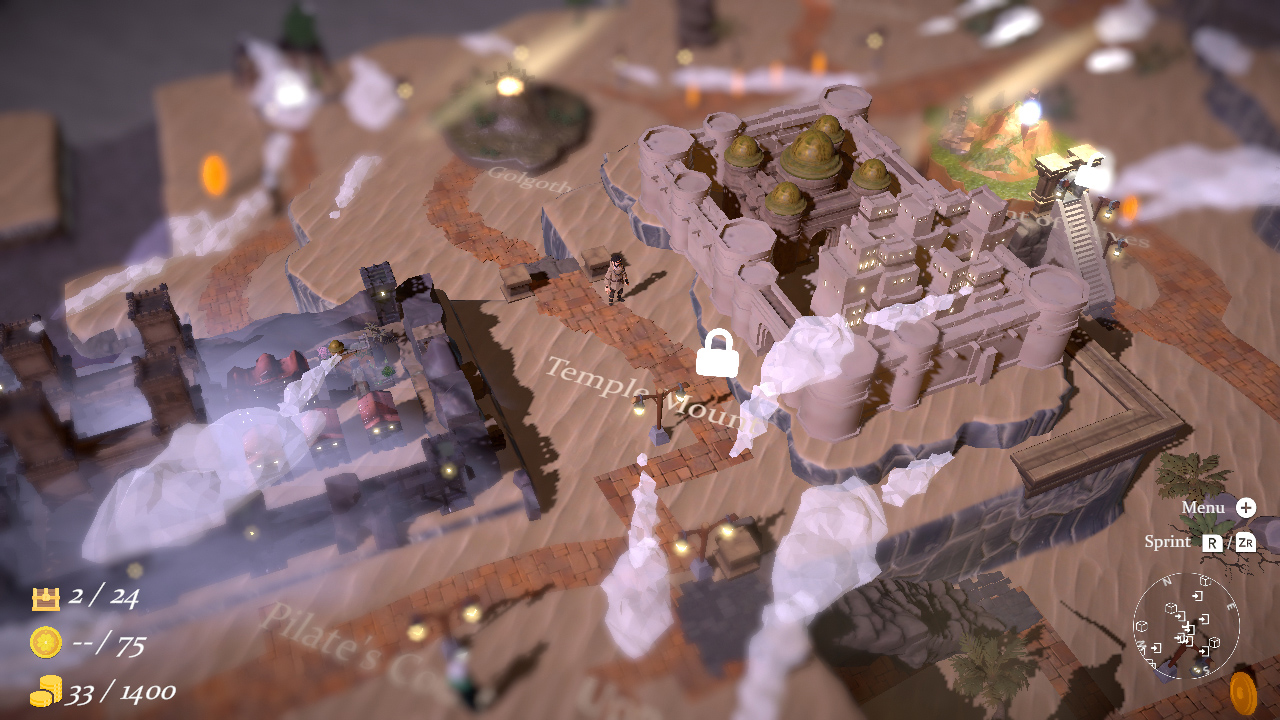This screenshot has height=720, width=1280.
Task: Select the Sprint option
Action: click(x=1166, y=542)
